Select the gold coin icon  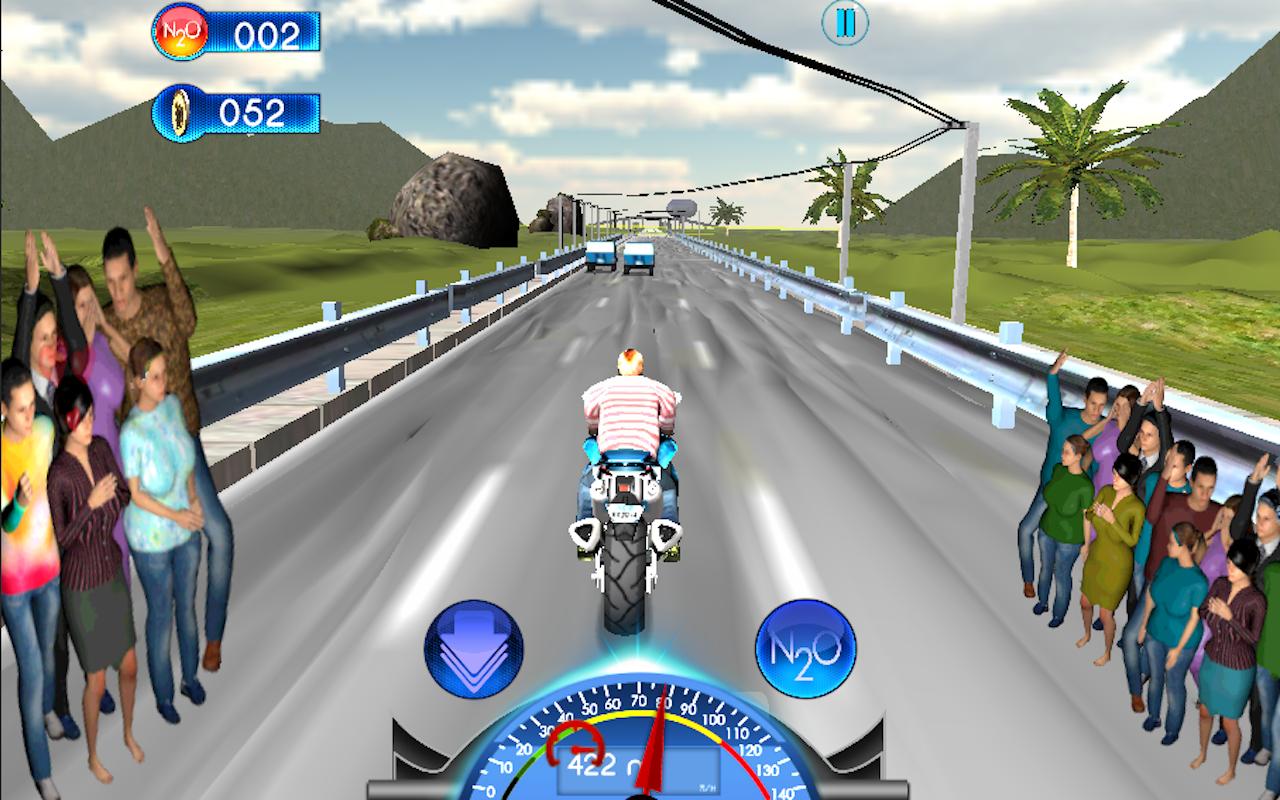click(x=181, y=113)
